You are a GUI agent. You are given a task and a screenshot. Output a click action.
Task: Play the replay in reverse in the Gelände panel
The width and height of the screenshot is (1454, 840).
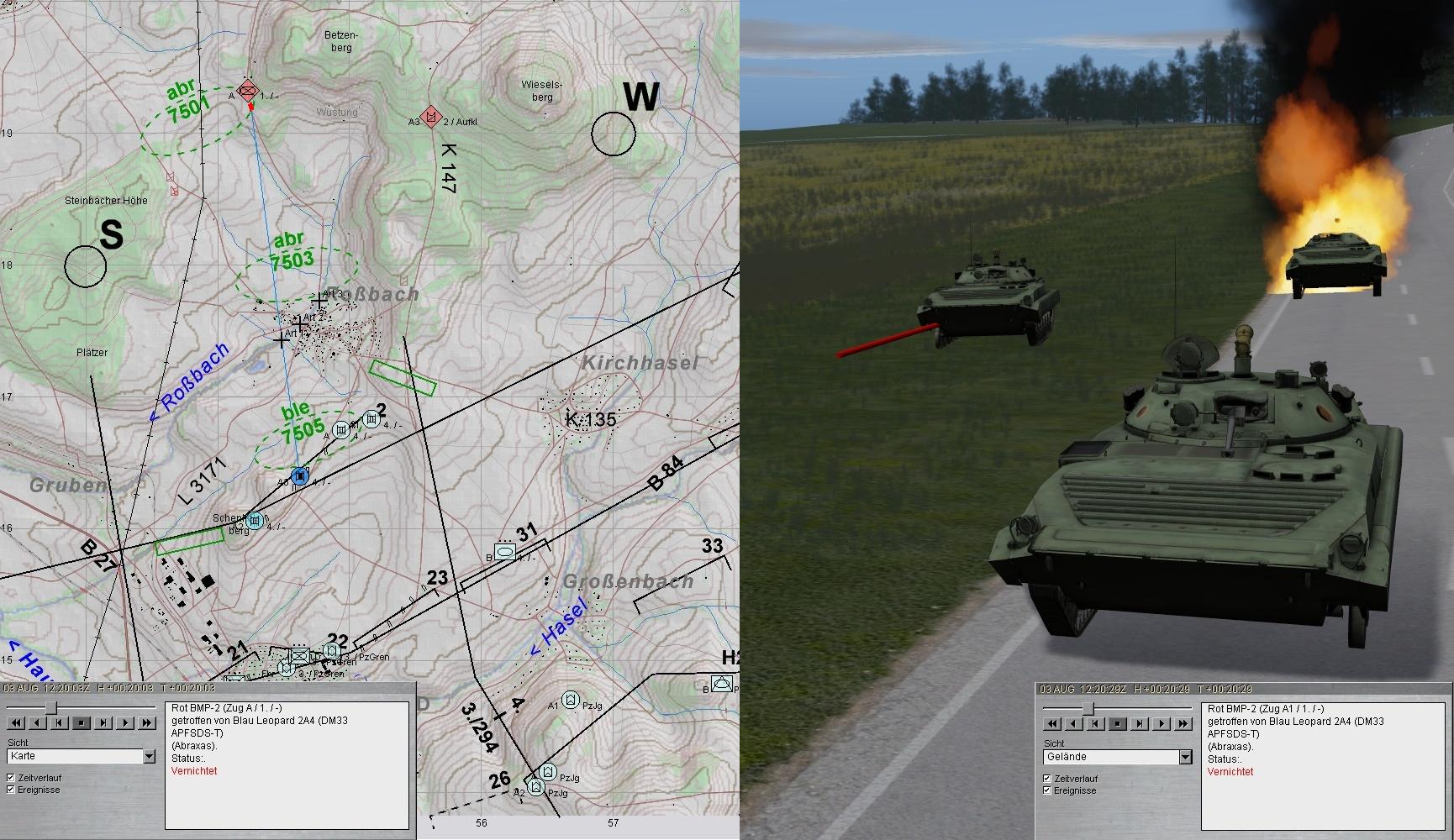point(1072,723)
